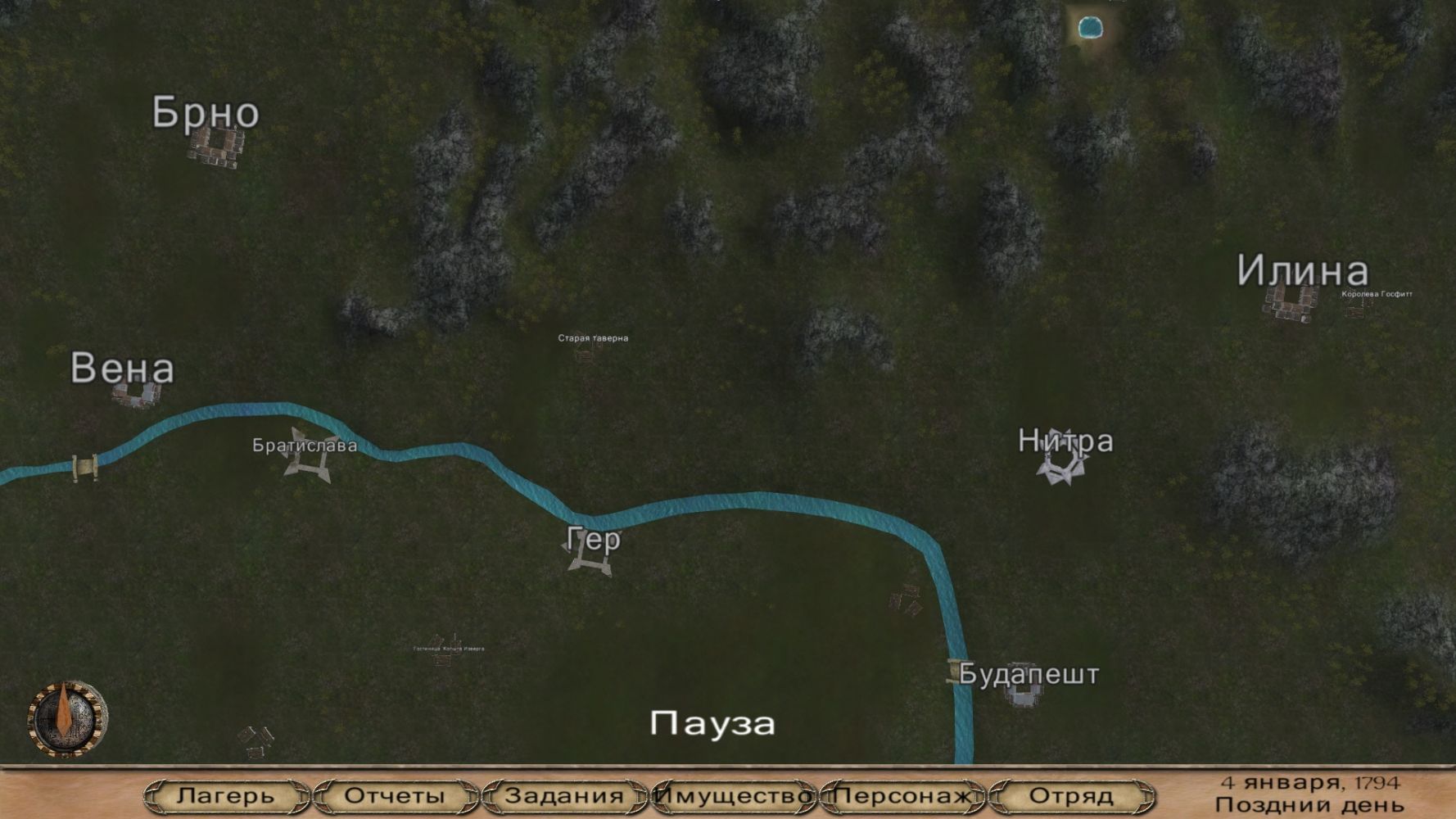The image size is (1456, 819).
Task: Open the Имущество (Inventory) screen
Action: click(734, 795)
